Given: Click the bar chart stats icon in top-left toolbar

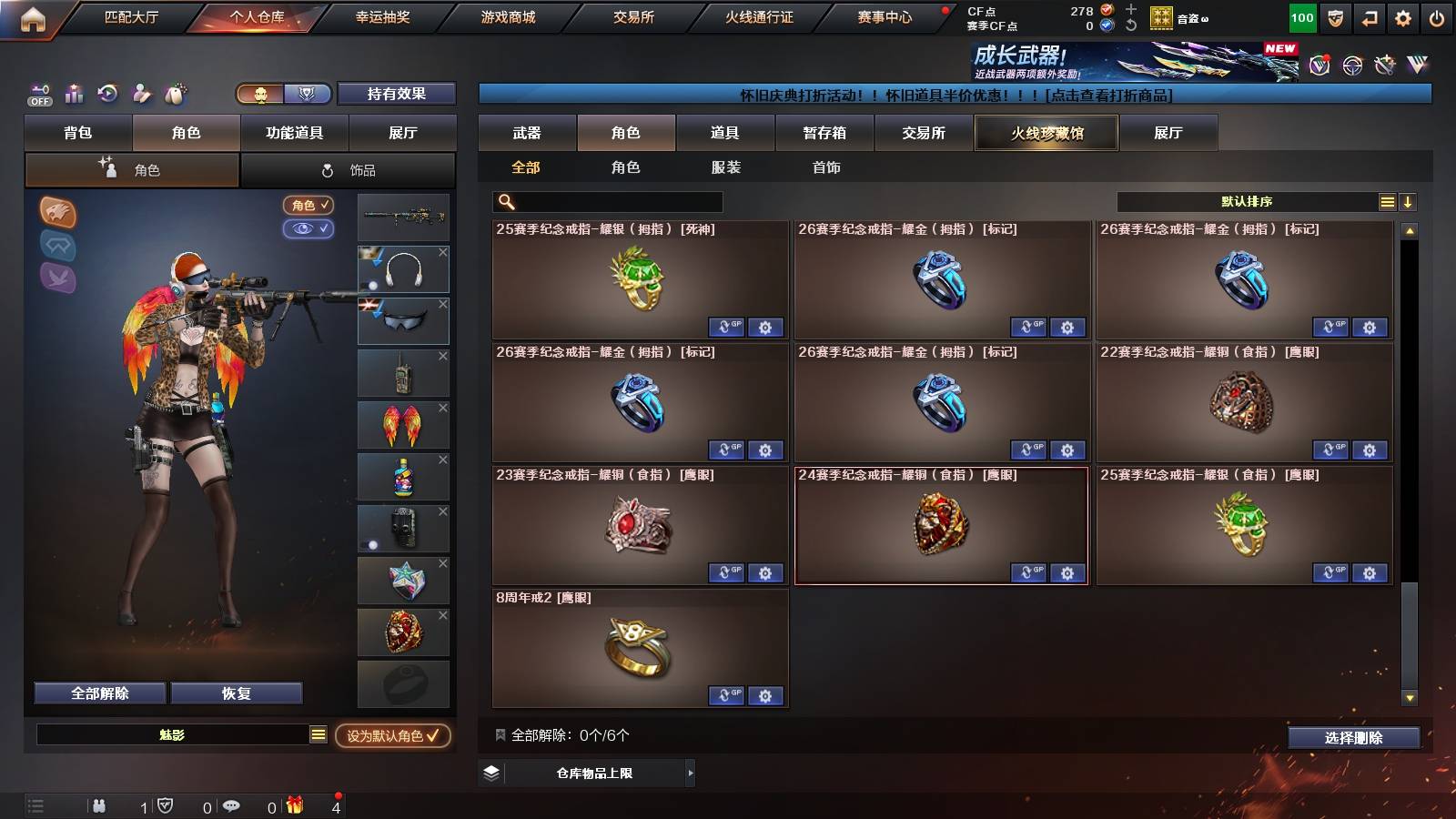Looking at the screenshot, I should 74,94.
